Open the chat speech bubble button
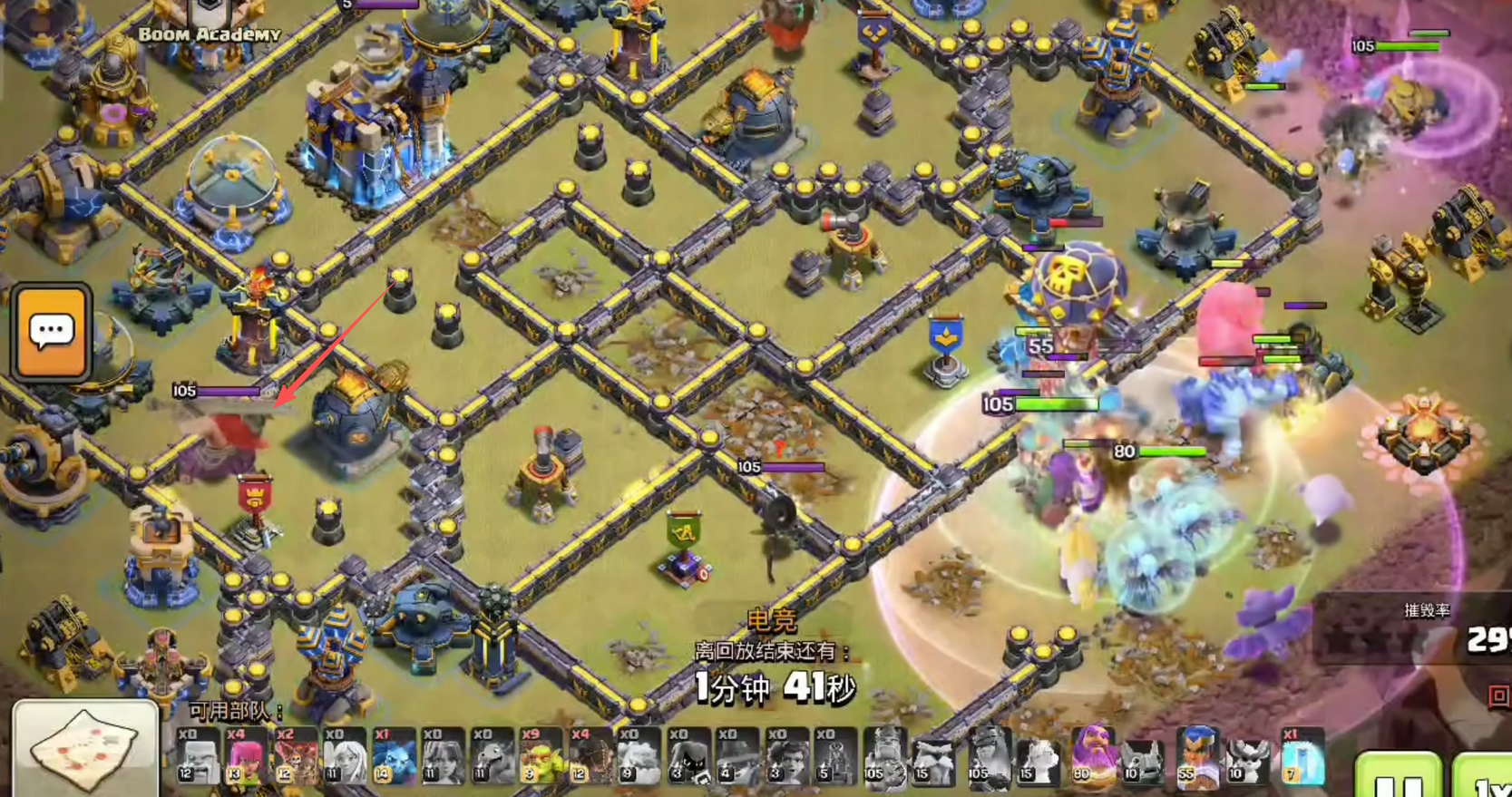 (x=52, y=332)
